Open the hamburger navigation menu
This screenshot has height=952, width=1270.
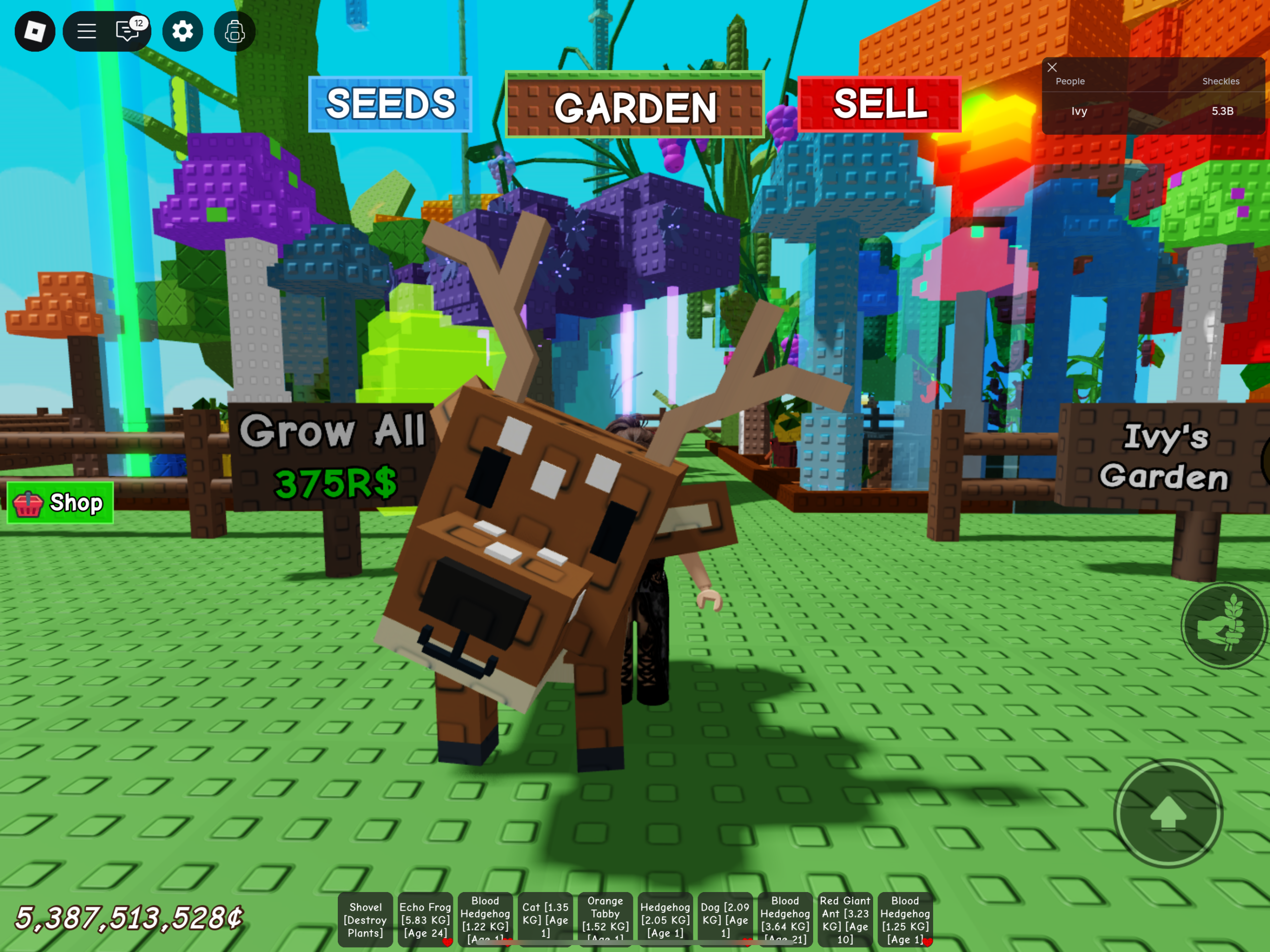[86, 32]
